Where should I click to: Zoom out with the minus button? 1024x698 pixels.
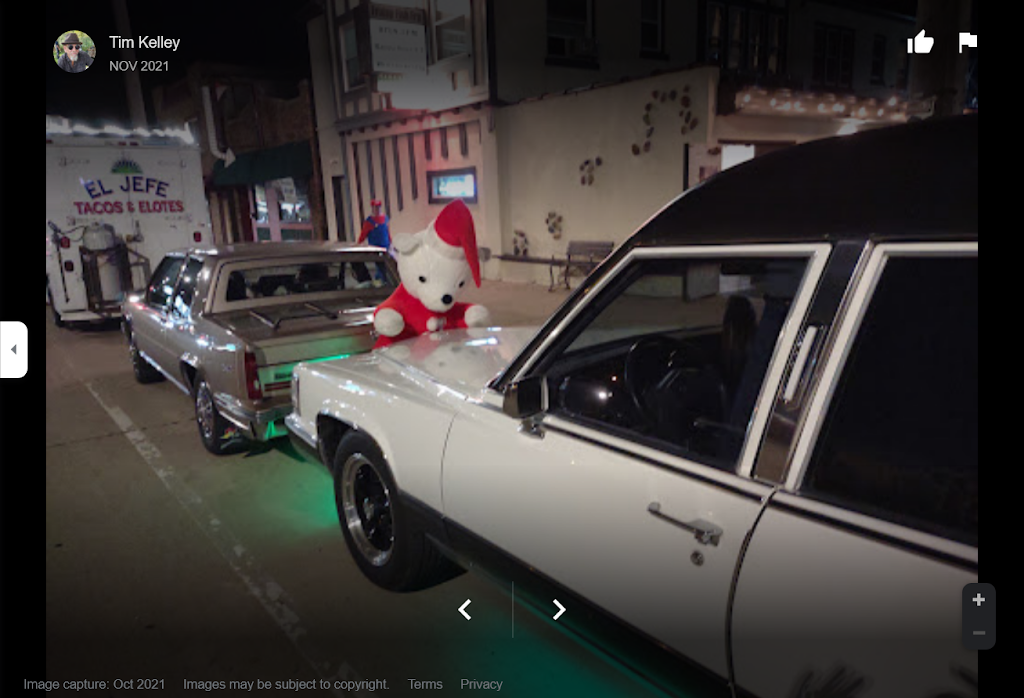tap(979, 633)
